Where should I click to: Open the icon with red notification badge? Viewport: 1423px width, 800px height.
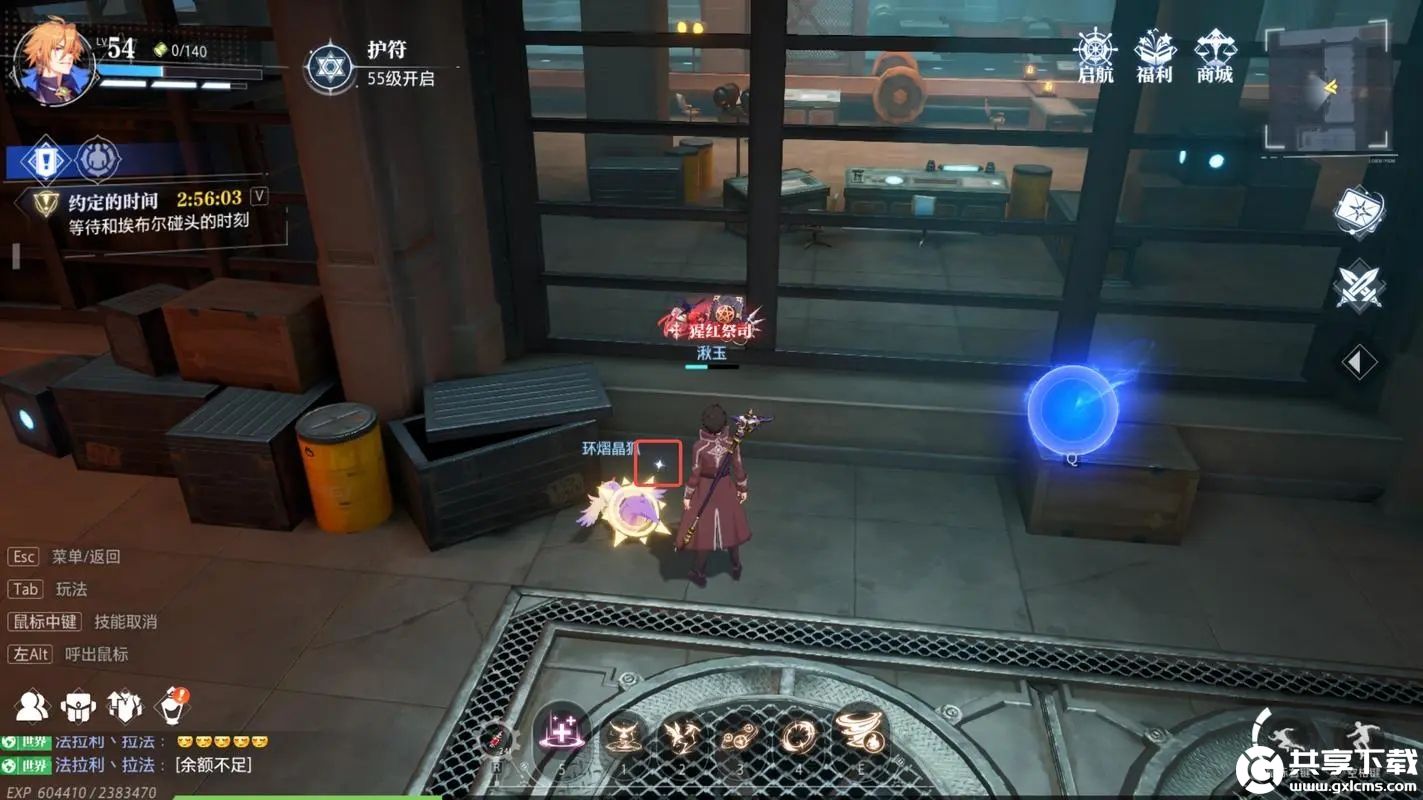coord(171,705)
